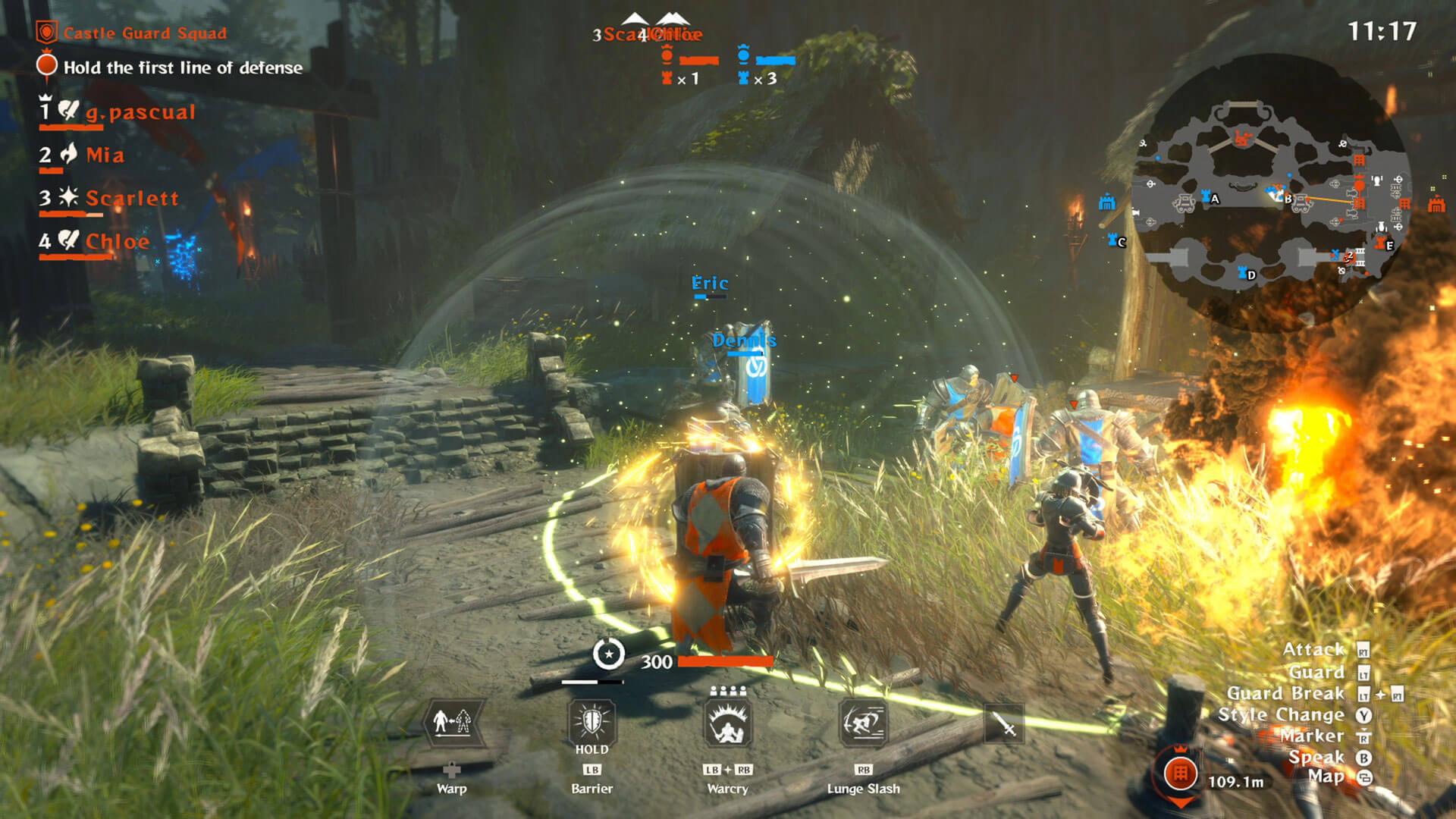Expand the squad roster panel
The height and width of the screenshot is (819, 1456).
(x=114, y=174)
